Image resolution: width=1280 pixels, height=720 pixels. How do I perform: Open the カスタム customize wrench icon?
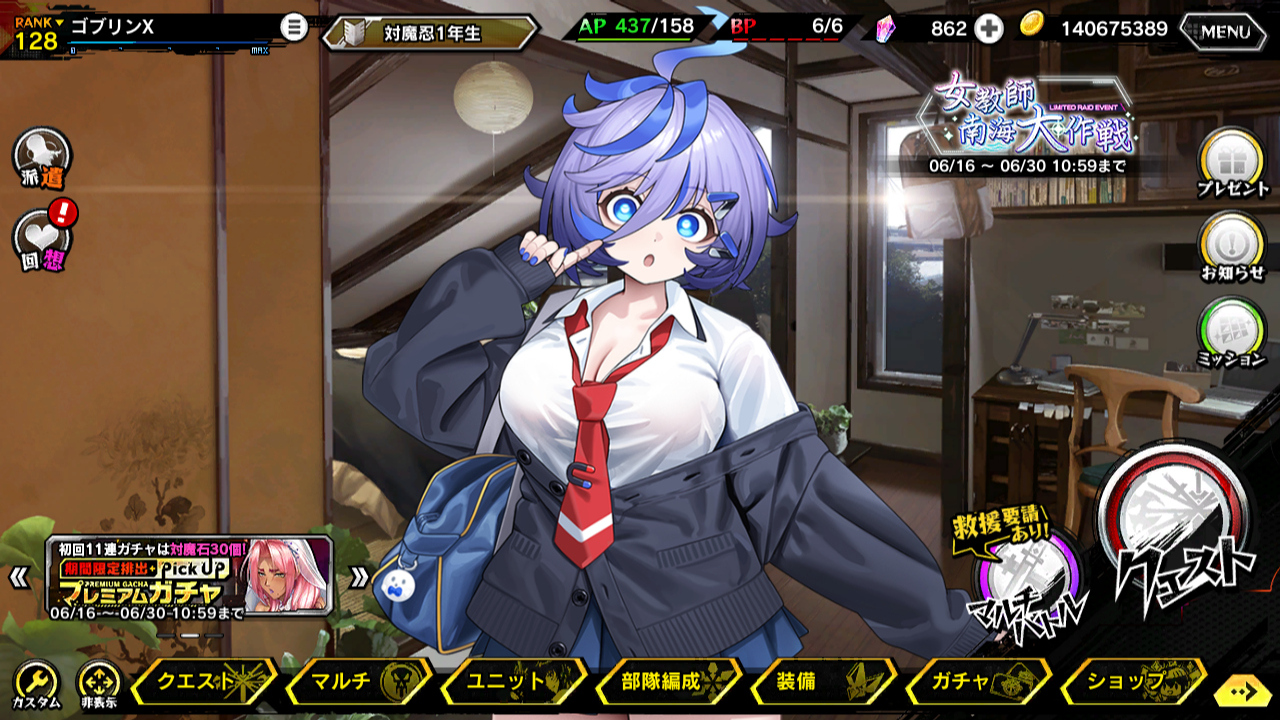coord(36,684)
